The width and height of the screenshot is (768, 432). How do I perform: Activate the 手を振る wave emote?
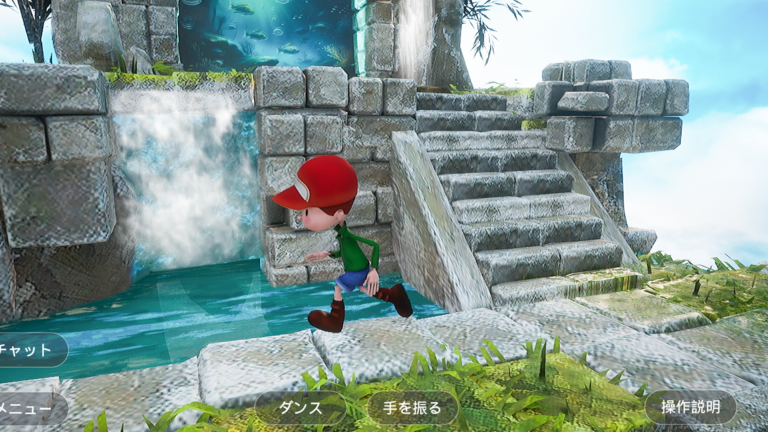[x=413, y=408]
